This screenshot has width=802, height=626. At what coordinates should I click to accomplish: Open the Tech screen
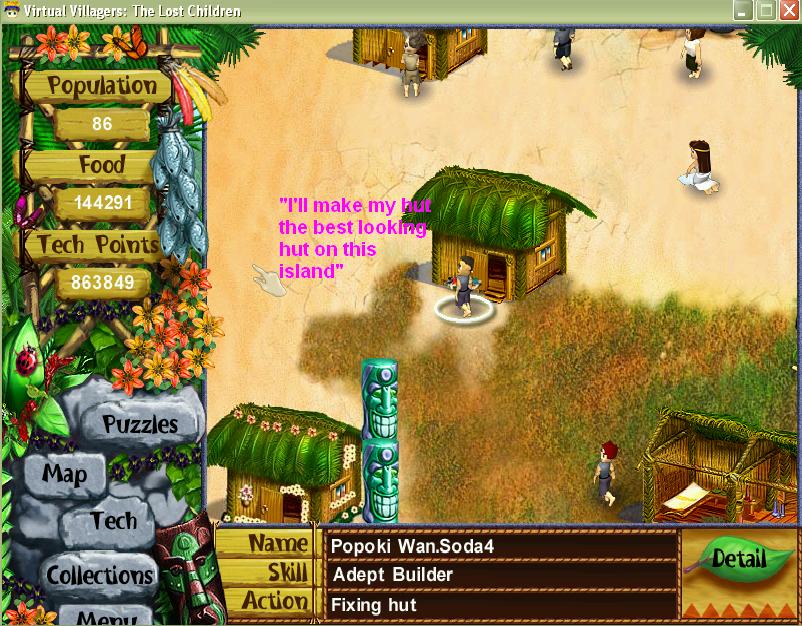113,521
